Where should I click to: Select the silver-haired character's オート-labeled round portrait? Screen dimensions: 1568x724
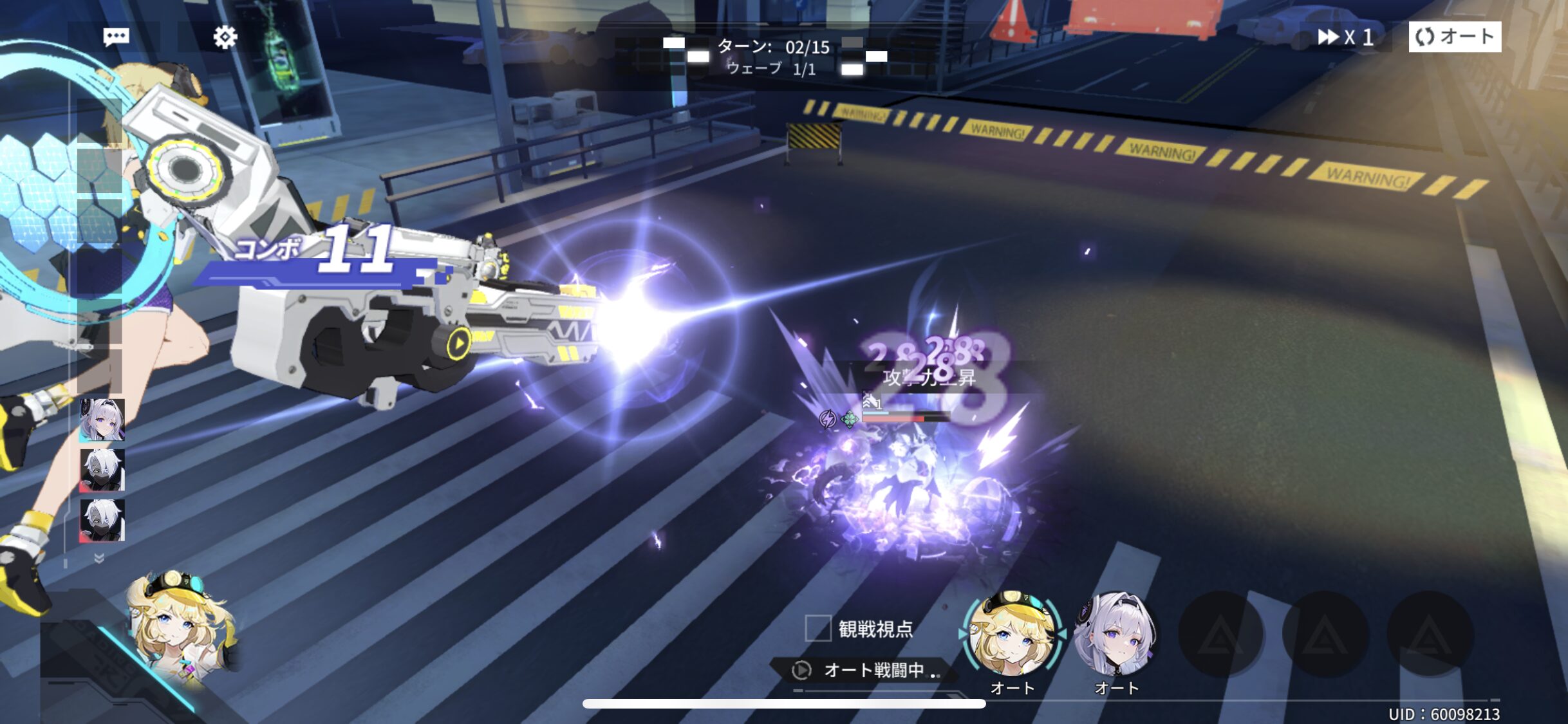click(1117, 633)
